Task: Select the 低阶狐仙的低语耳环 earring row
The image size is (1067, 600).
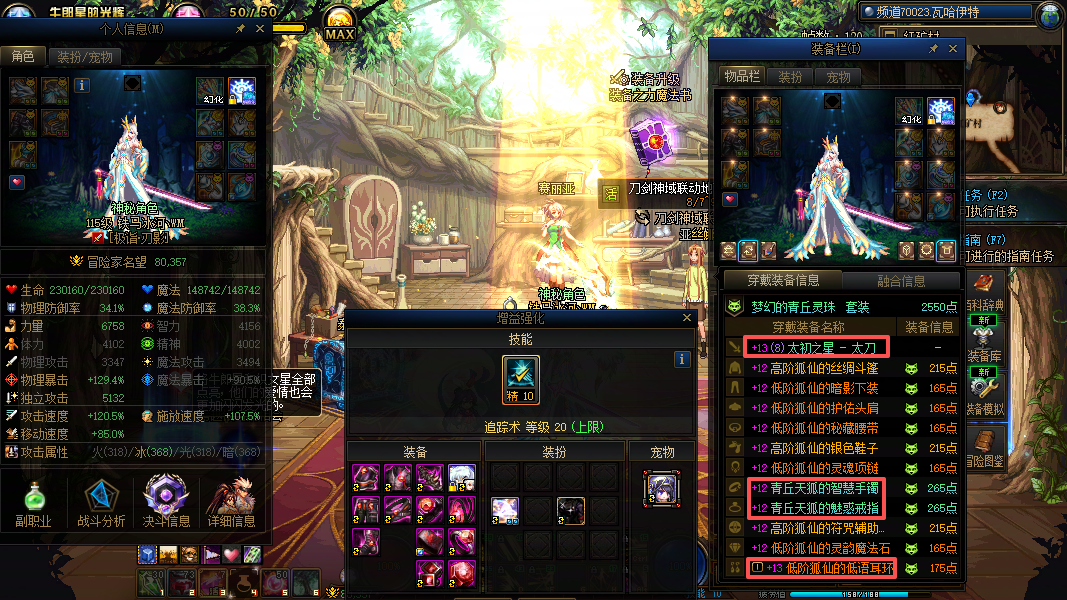Action: pos(820,568)
